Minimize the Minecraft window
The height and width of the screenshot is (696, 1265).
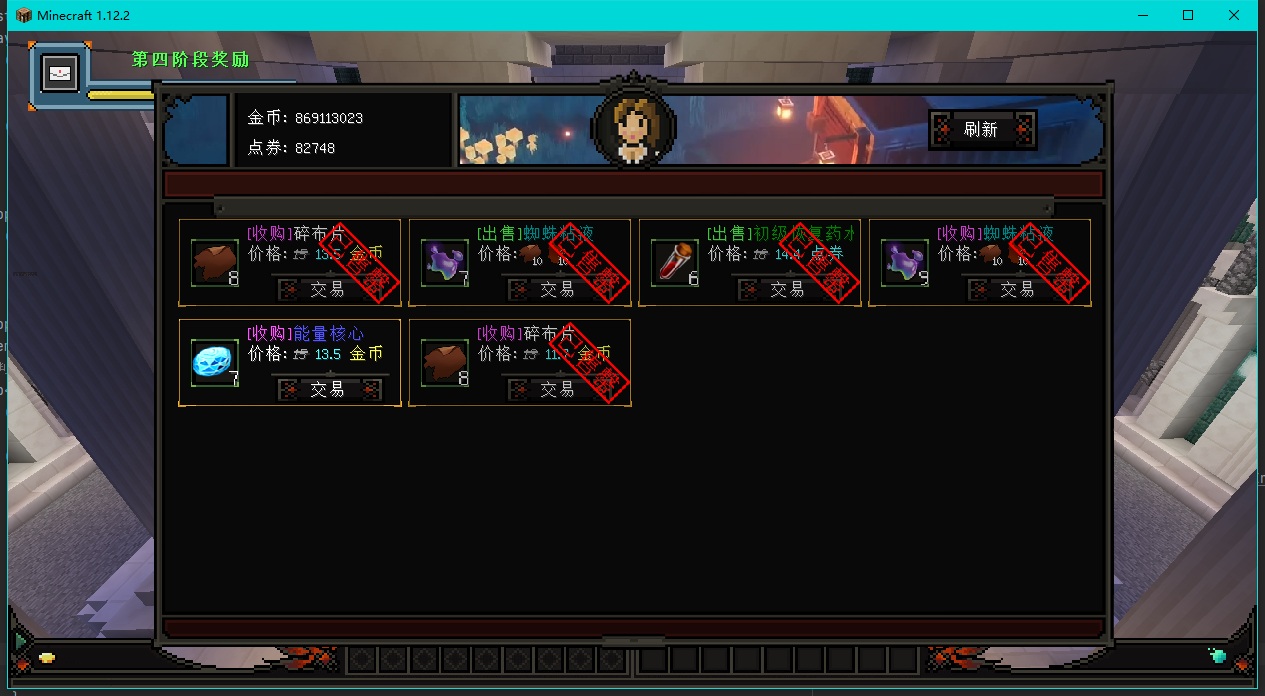coord(1141,15)
